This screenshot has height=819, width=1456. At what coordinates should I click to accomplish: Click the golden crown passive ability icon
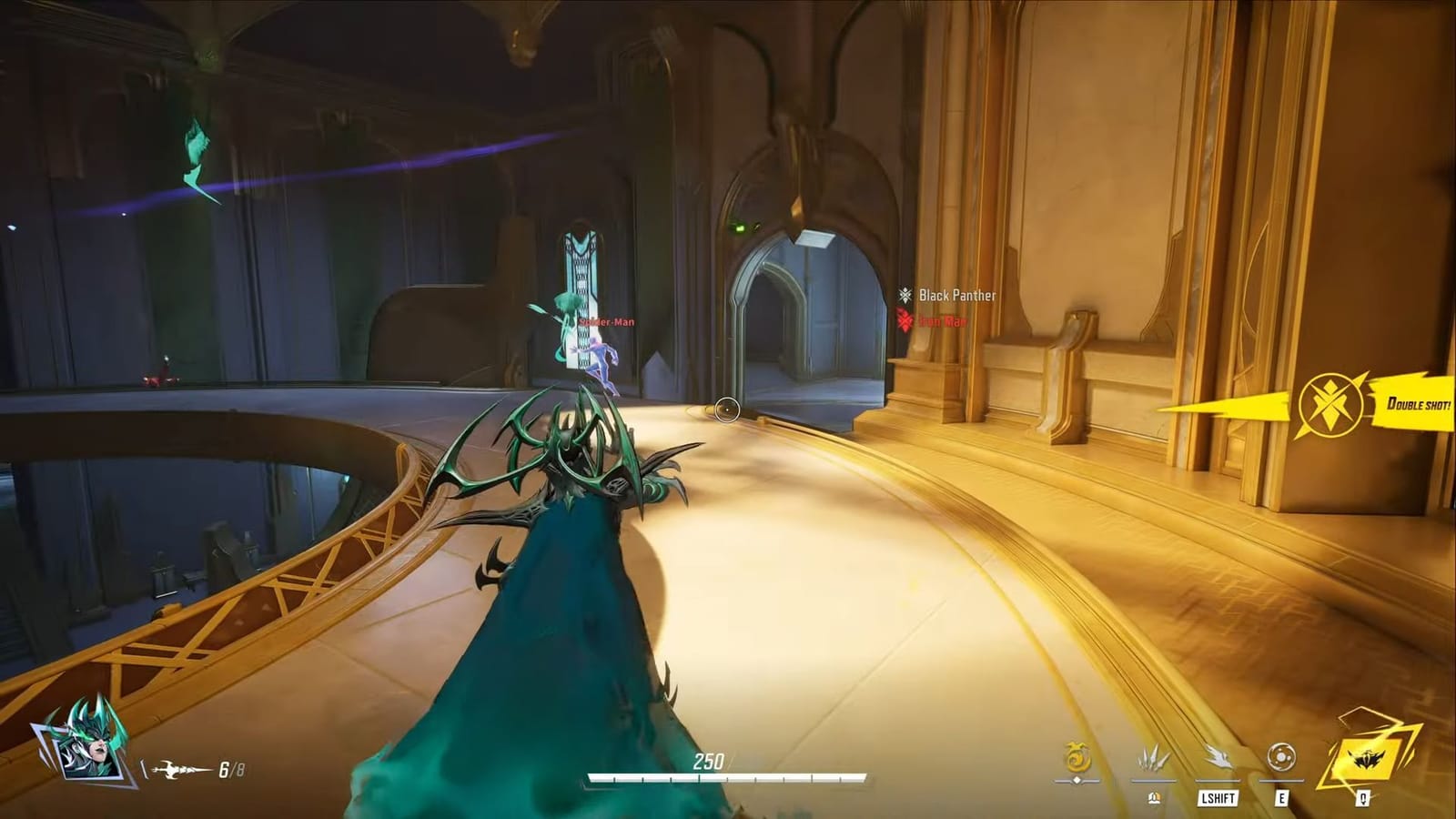click(1077, 758)
